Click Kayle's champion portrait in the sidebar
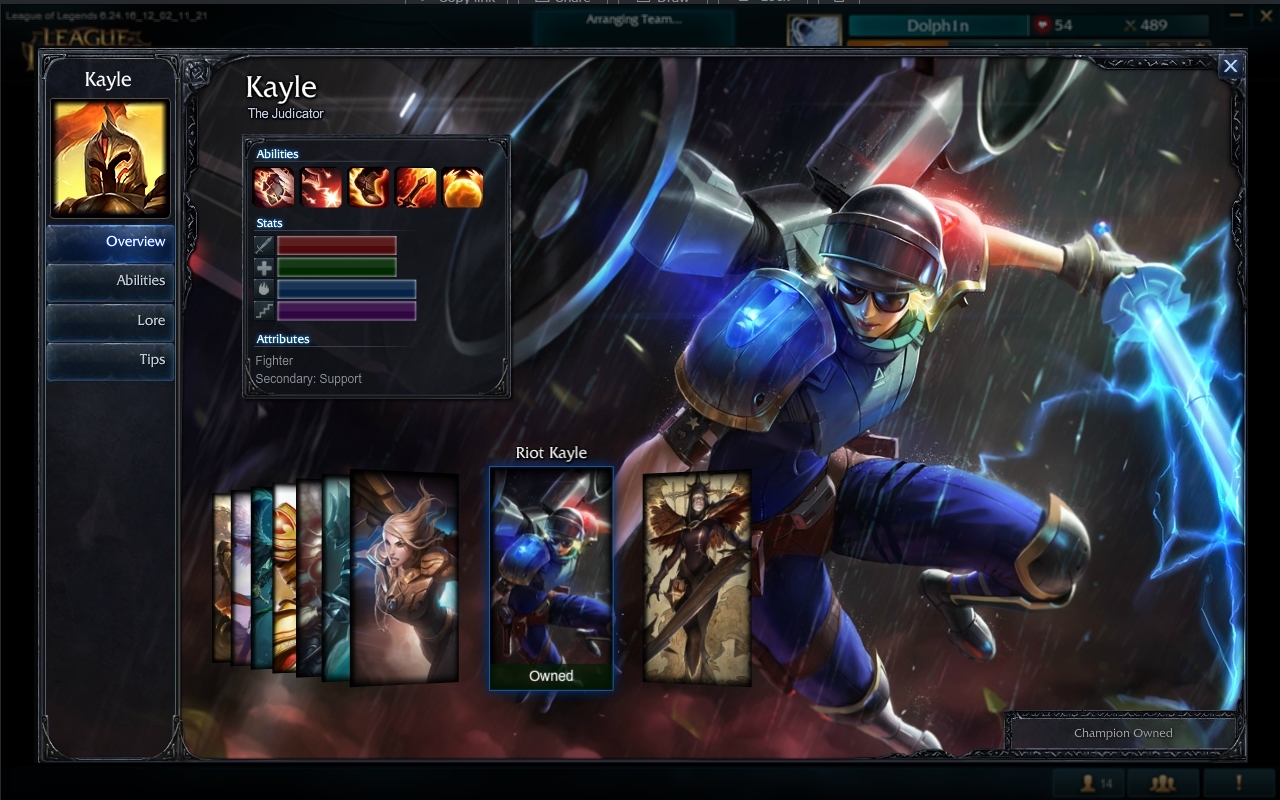Image resolution: width=1280 pixels, height=800 pixels. point(109,157)
